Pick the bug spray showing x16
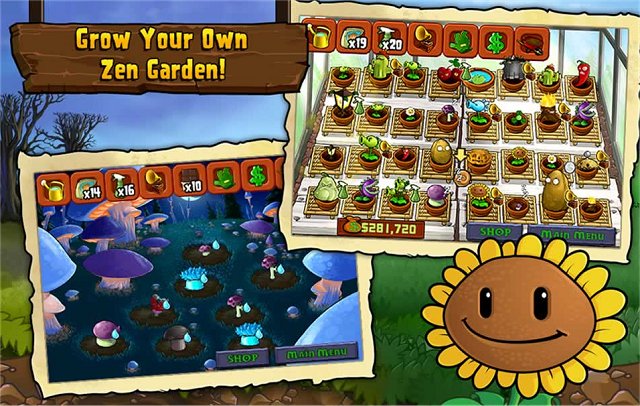This screenshot has width=640, height=406. 122,185
